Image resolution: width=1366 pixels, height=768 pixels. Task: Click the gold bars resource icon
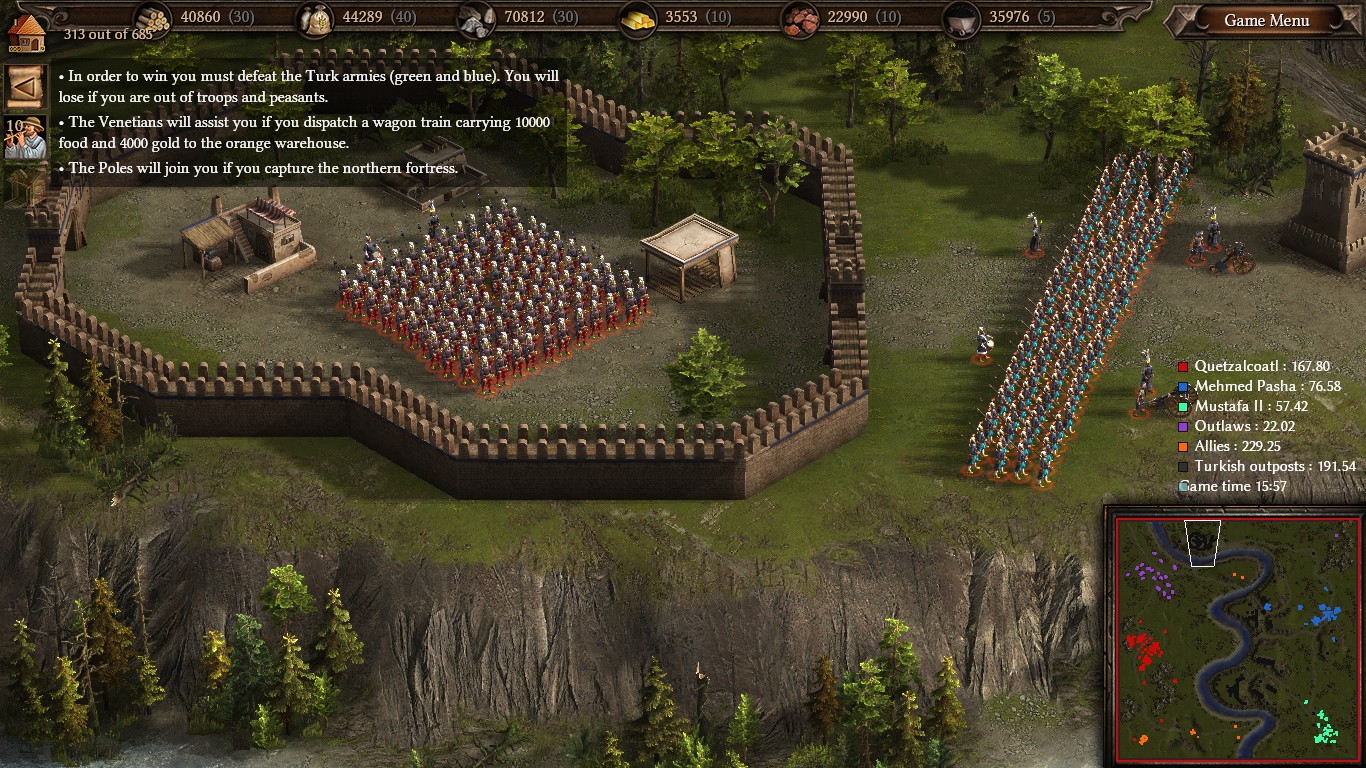pos(638,19)
